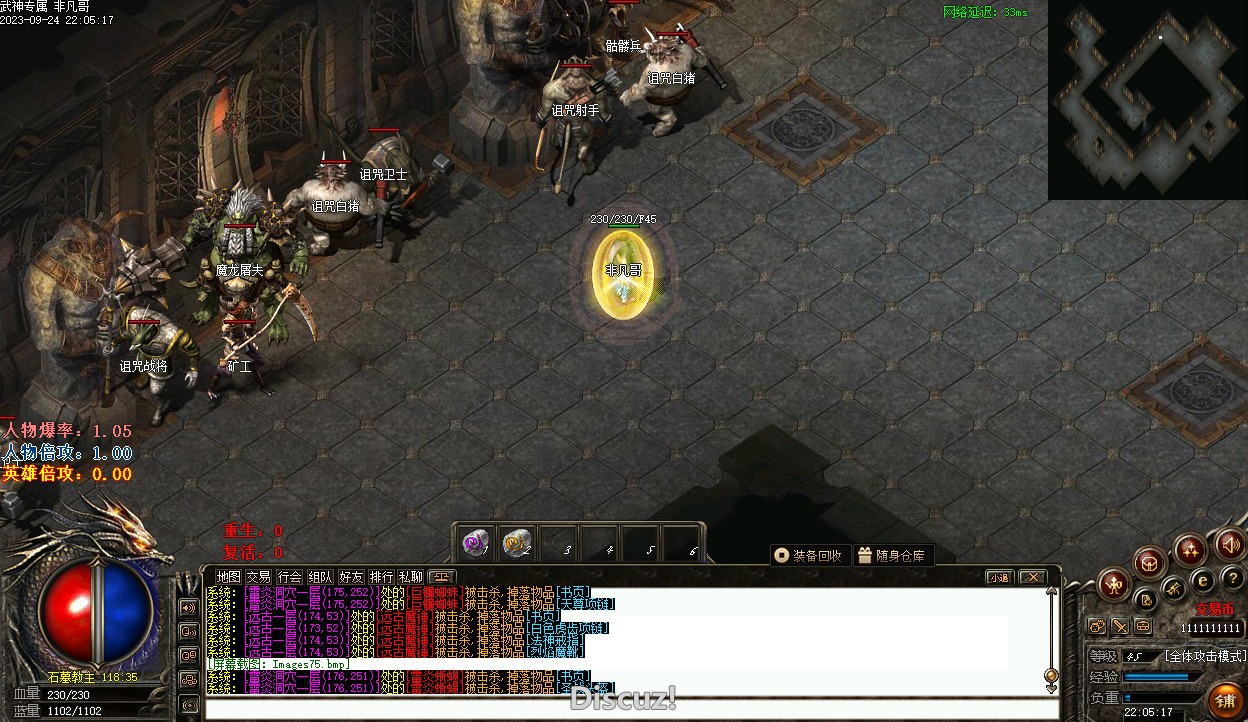The height and width of the screenshot is (722, 1248).
Task: Open the 排行 ranking tab
Action: tap(381, 577)
